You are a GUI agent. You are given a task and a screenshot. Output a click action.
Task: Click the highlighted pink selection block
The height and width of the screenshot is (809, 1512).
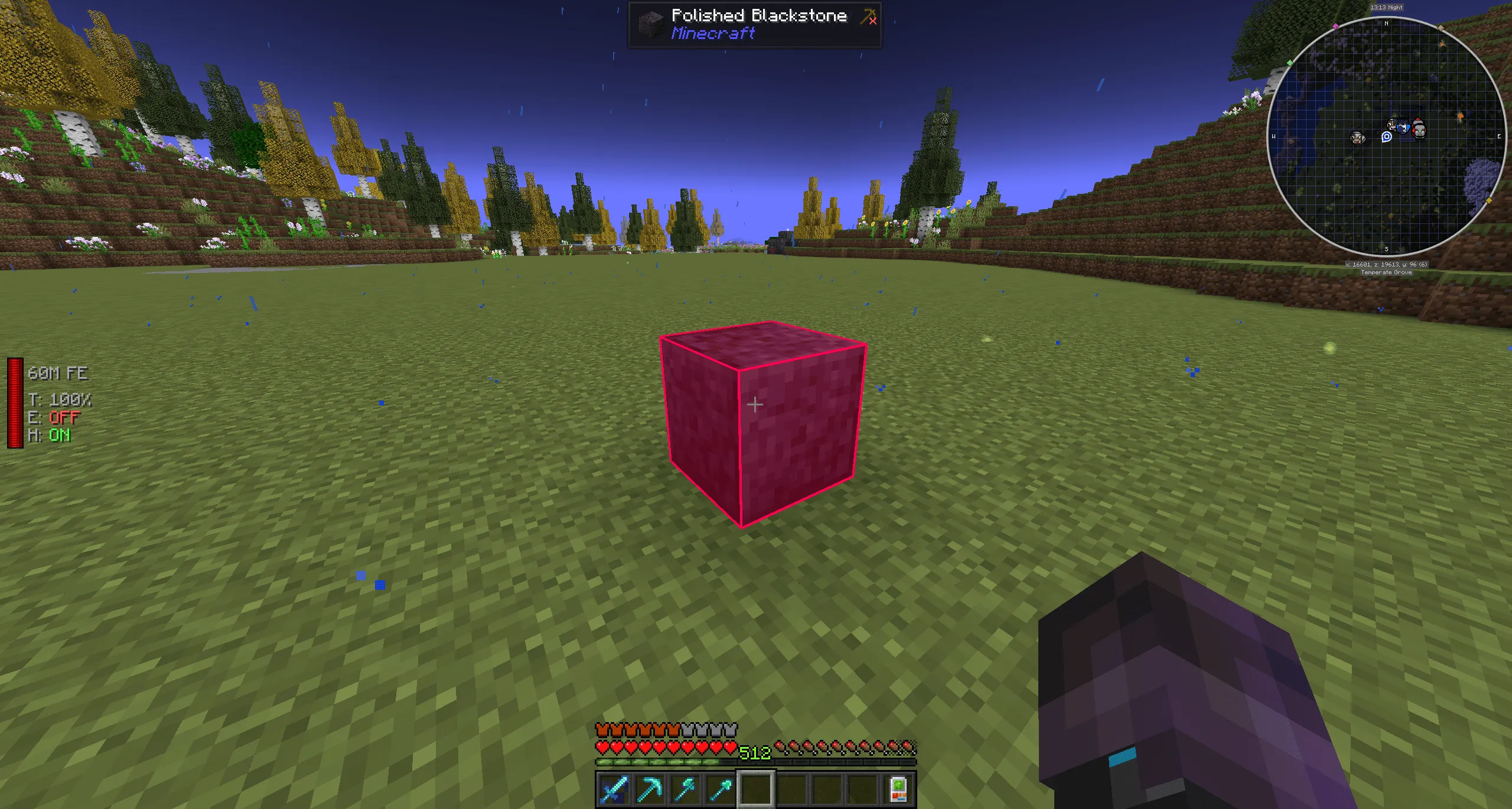tap(762, 425)
